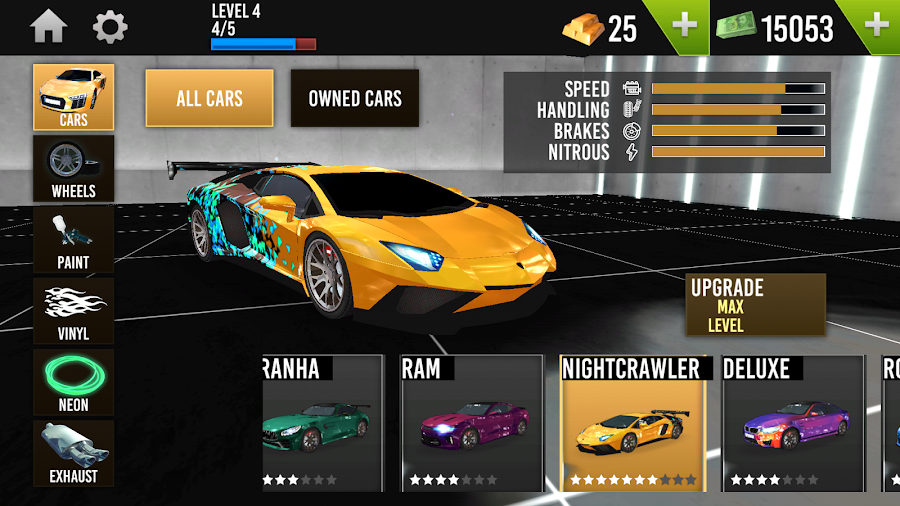This screenshot has height=506, width=900.
Task: Choose the purple Ram car card
Action: click(462, 423)
